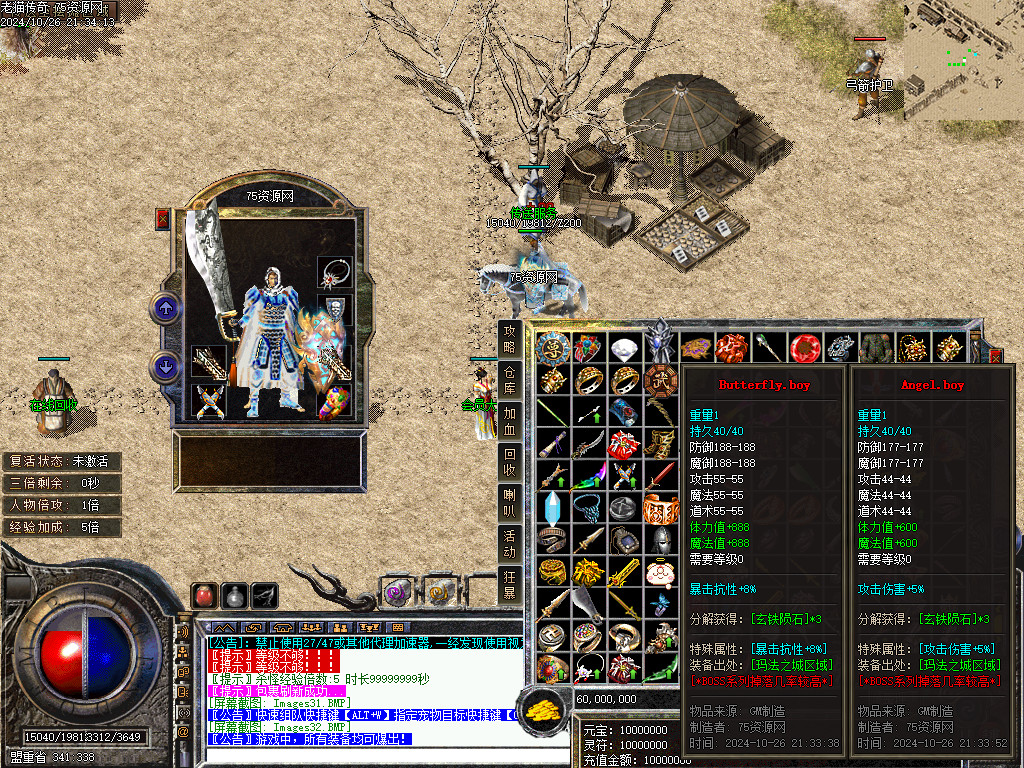Select the steel helmet in the bag
The image size is (1024, 768).
coord(659,540)
